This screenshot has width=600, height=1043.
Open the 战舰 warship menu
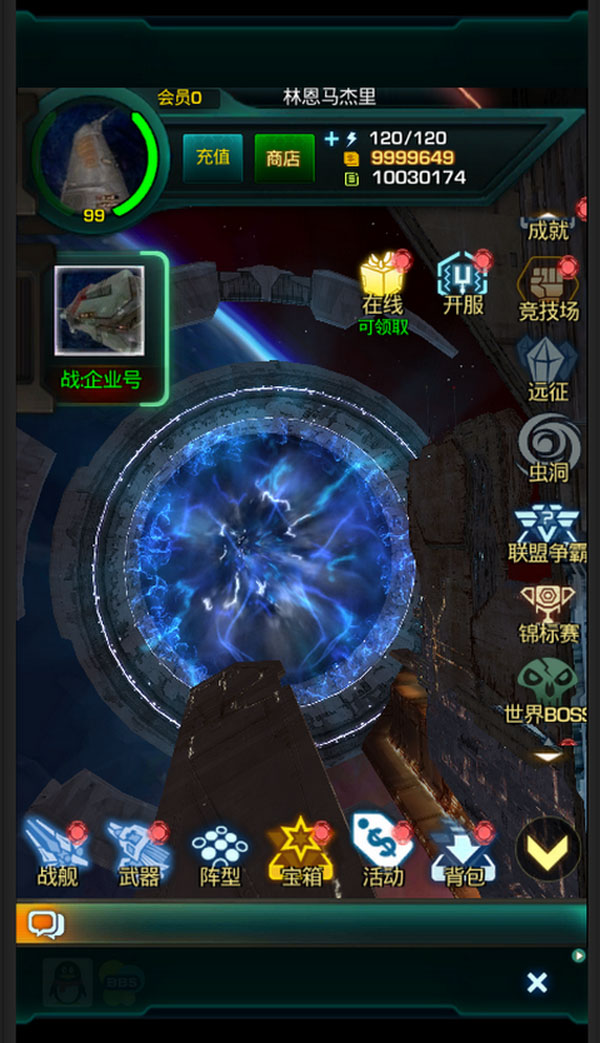tap(57, 853)
